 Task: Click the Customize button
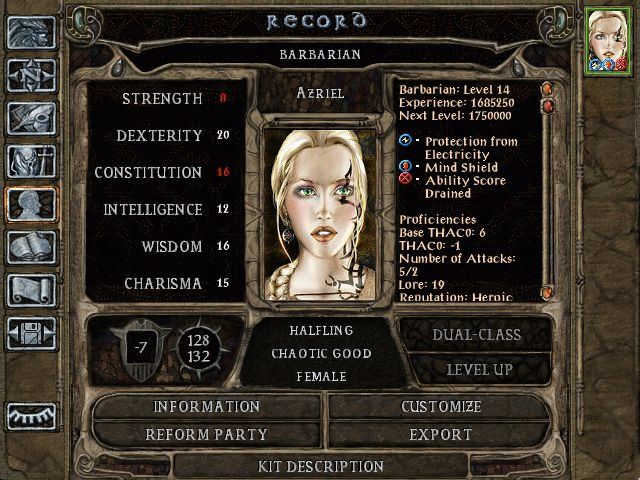tap(441, 407)
